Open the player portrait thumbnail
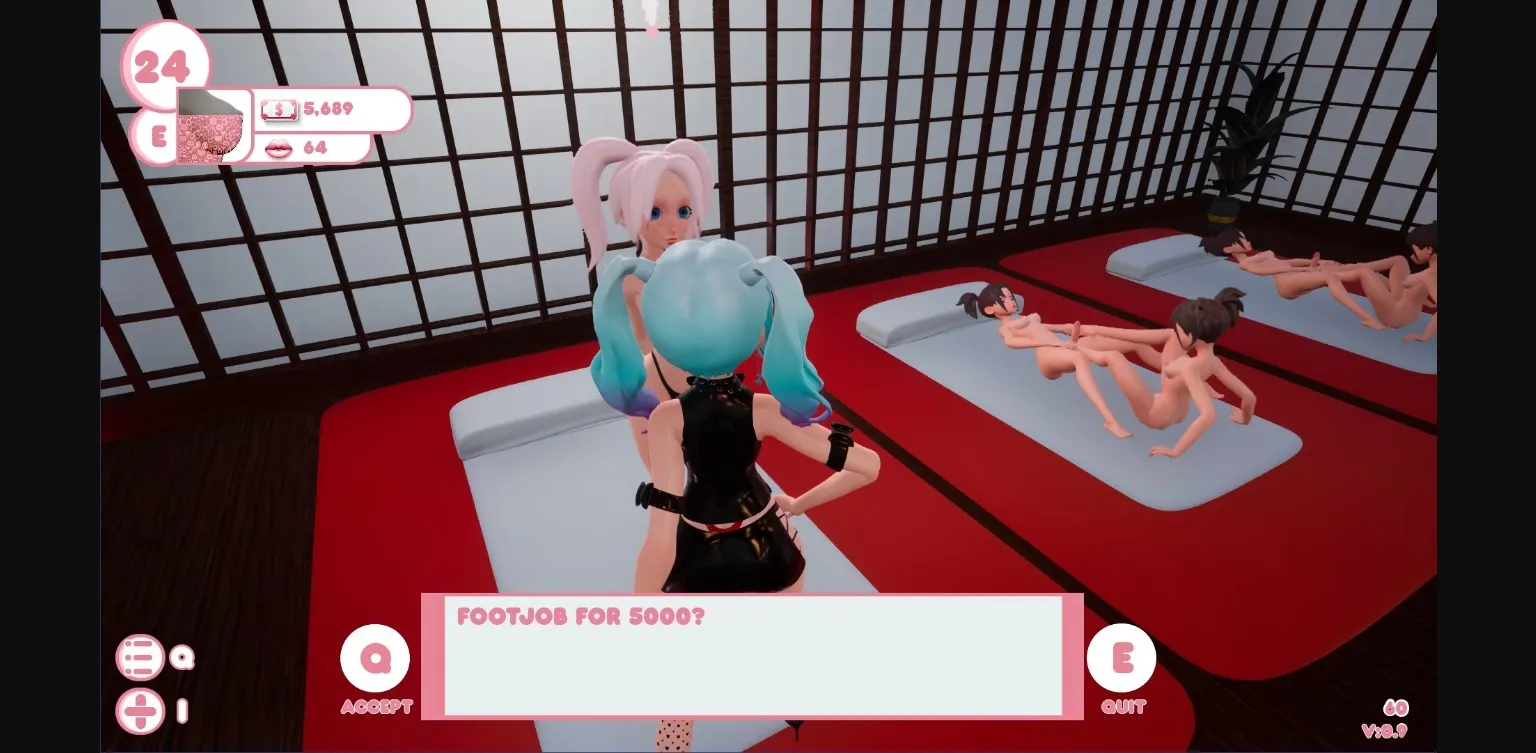 point(212,128)
